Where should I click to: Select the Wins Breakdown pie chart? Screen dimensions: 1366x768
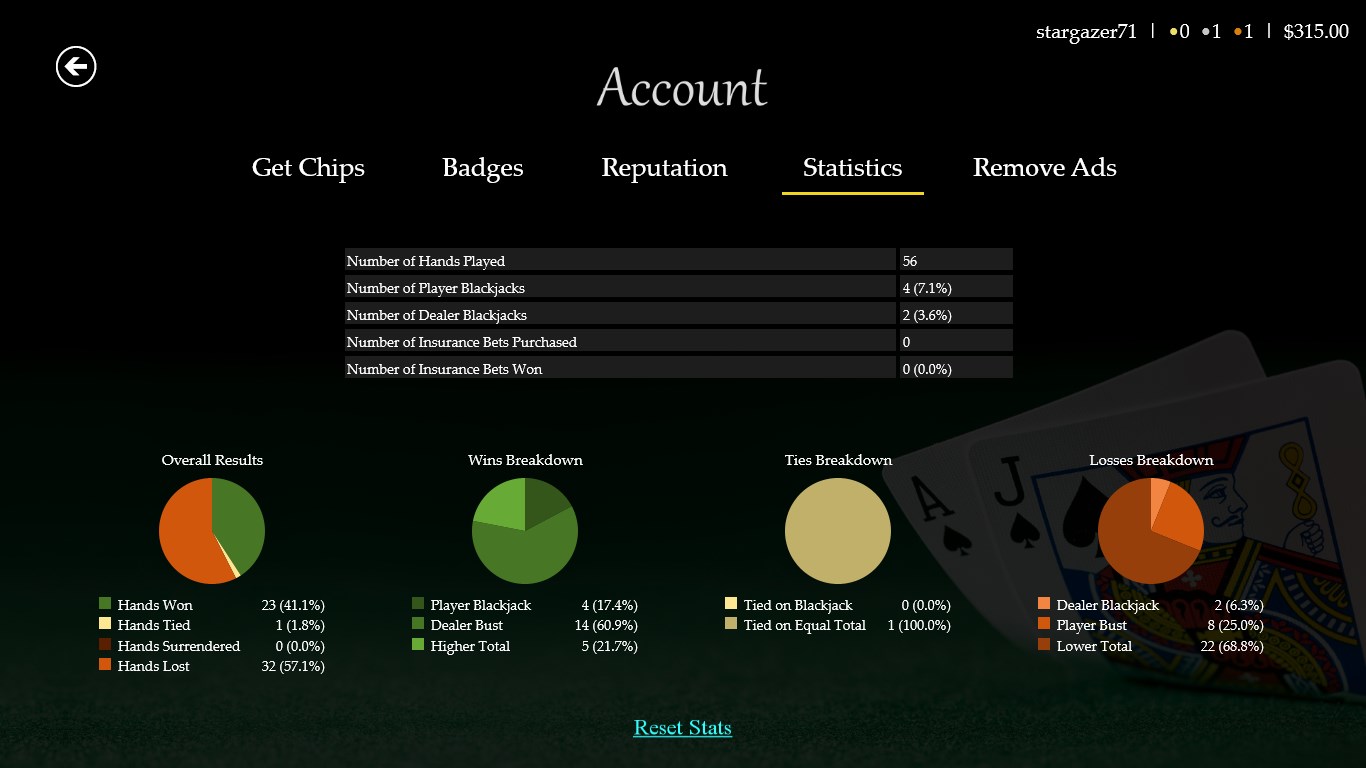[524, 530]
